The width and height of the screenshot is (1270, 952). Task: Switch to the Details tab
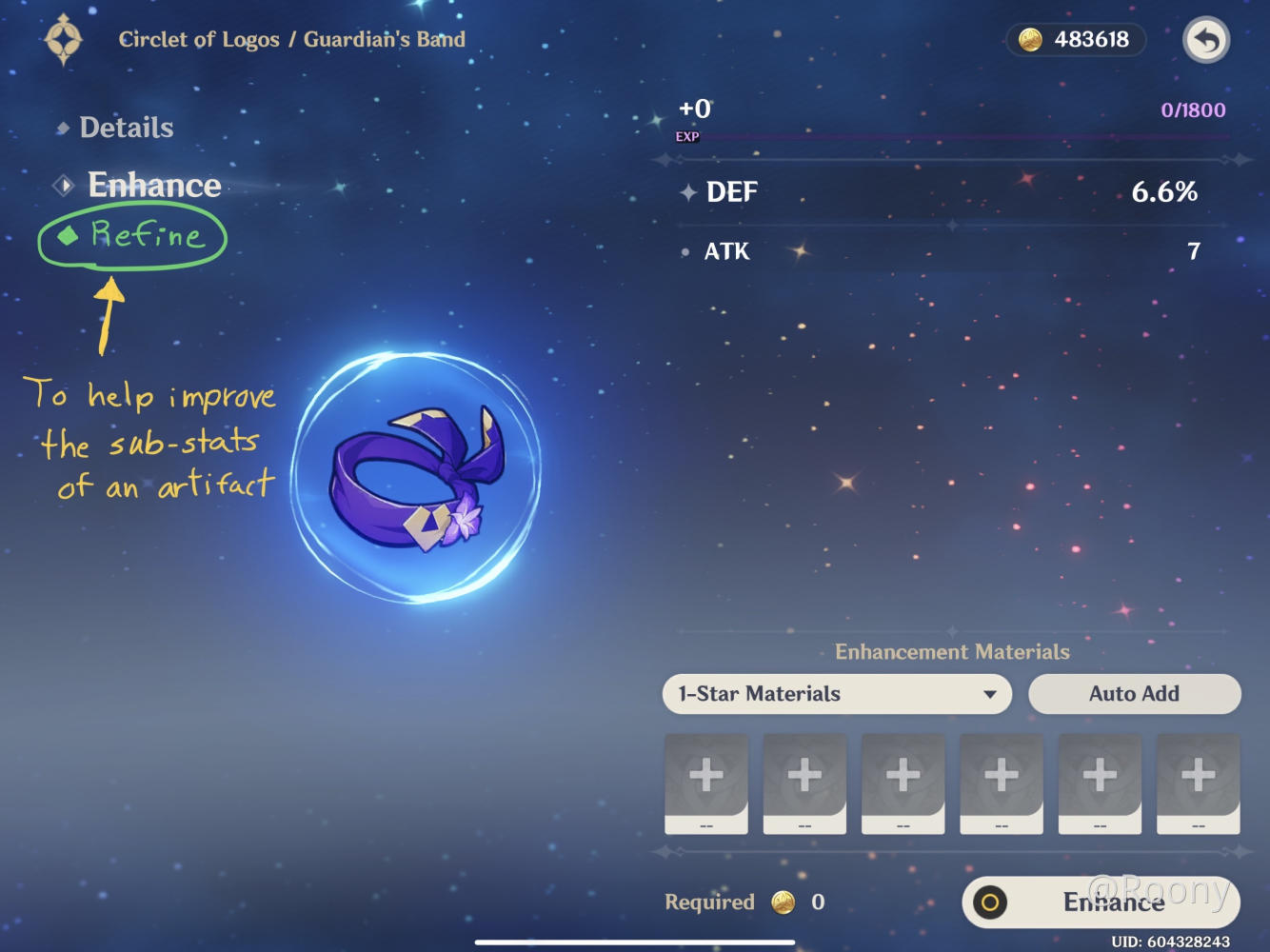click(127, 127)
